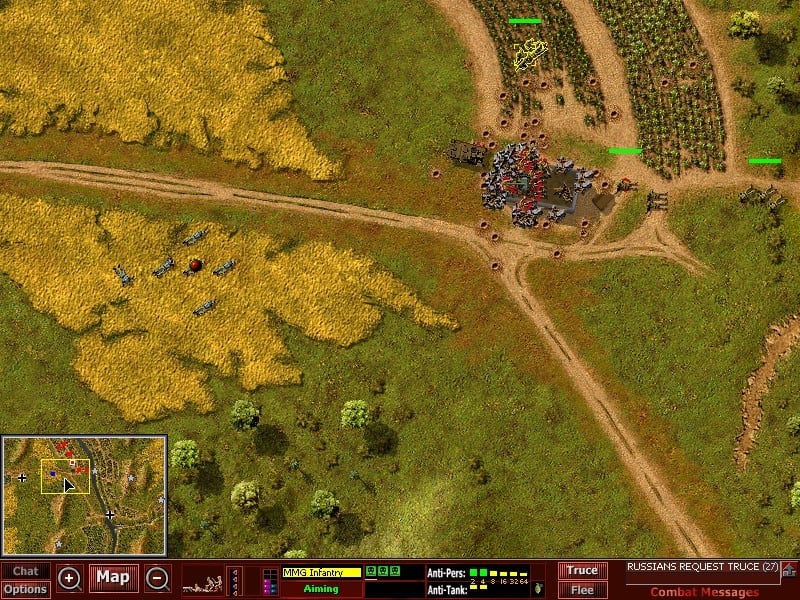Toggle the Map button

coord(113,577)
